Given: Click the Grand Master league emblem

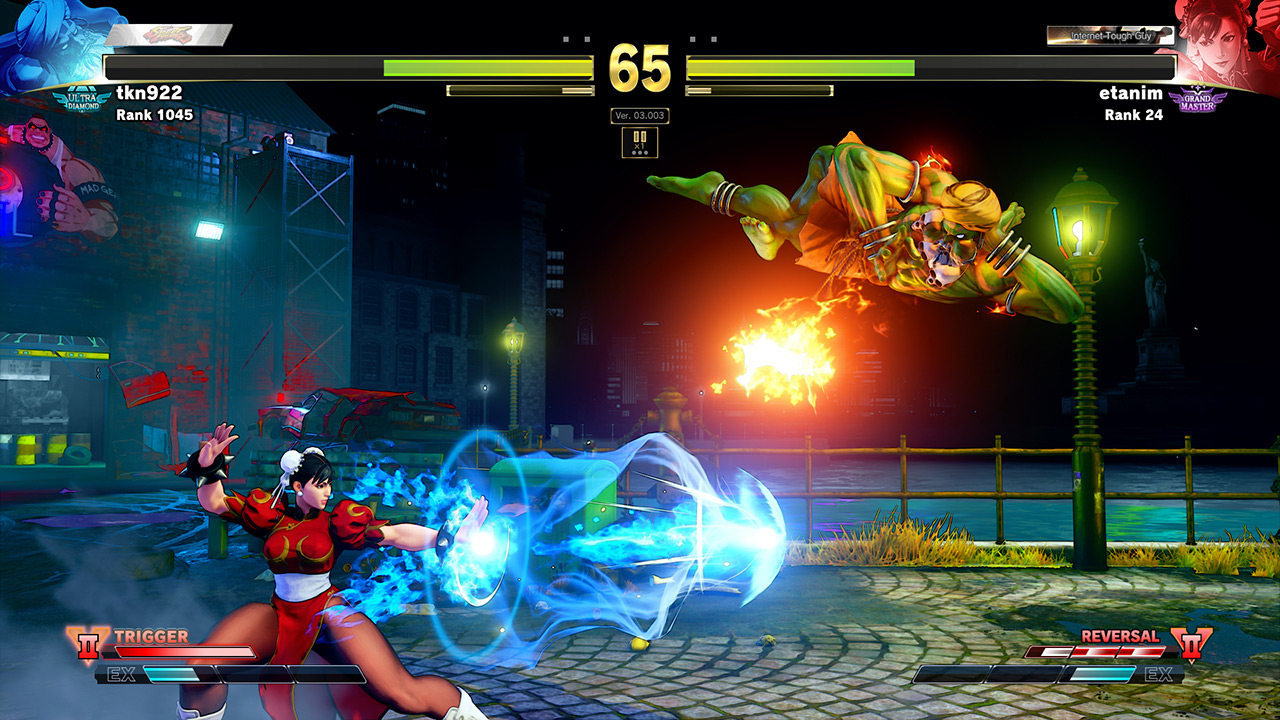Looking at the screenshot, I should point(1197,99).
